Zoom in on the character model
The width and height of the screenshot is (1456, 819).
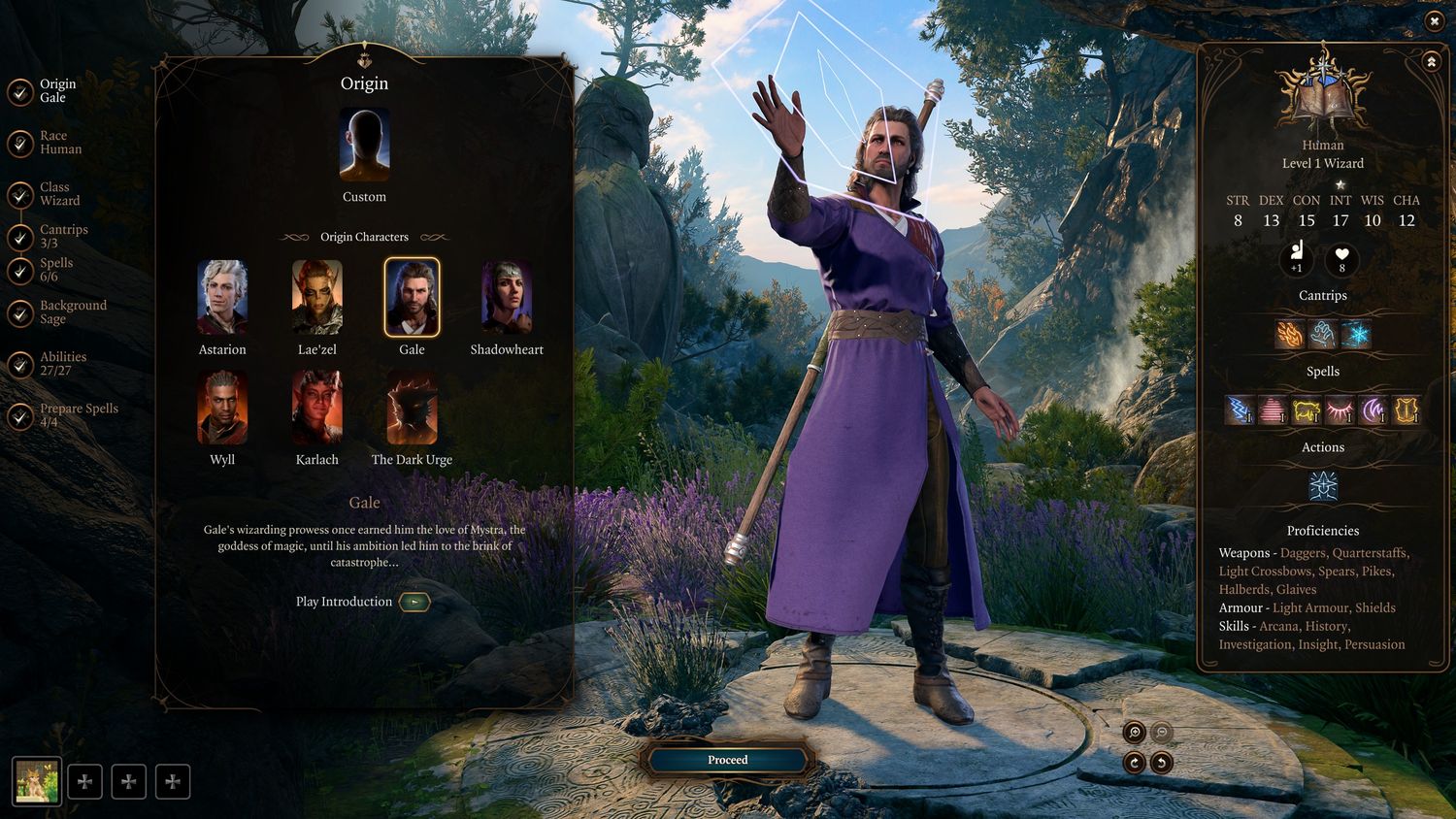(x=1134, y=733)
